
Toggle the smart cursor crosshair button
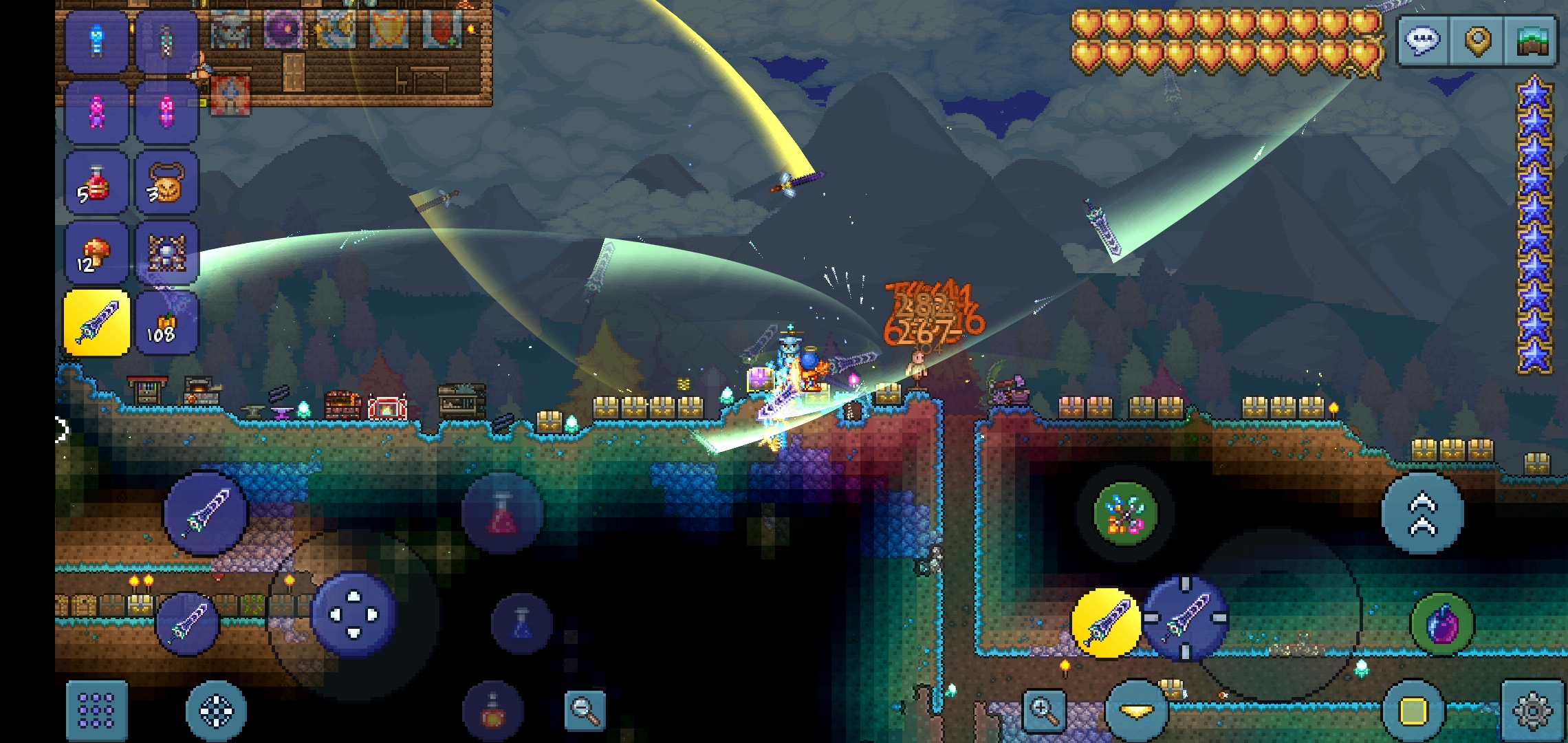point(216,710)
